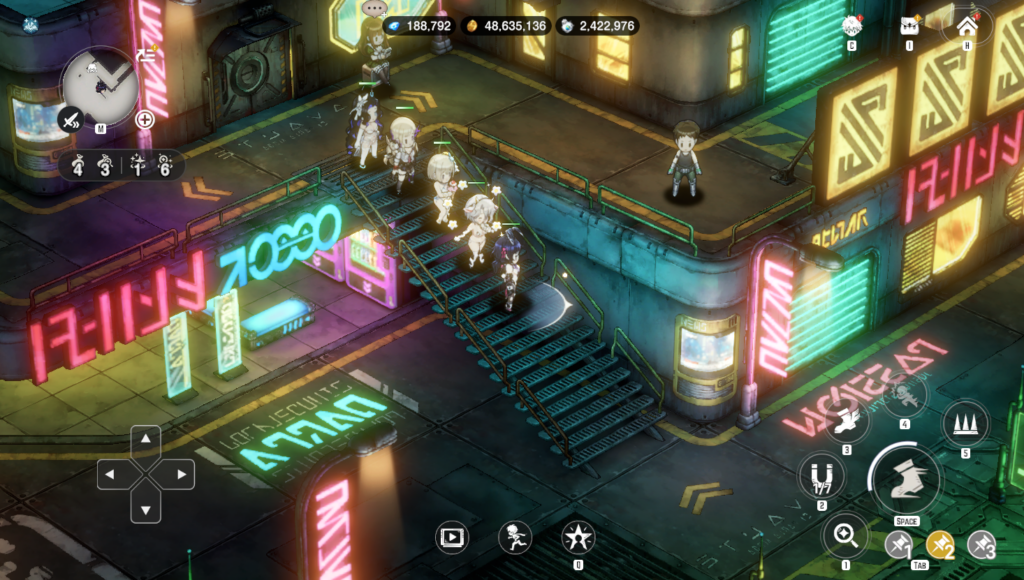Toggle the sword auto-battle icon

72,120
